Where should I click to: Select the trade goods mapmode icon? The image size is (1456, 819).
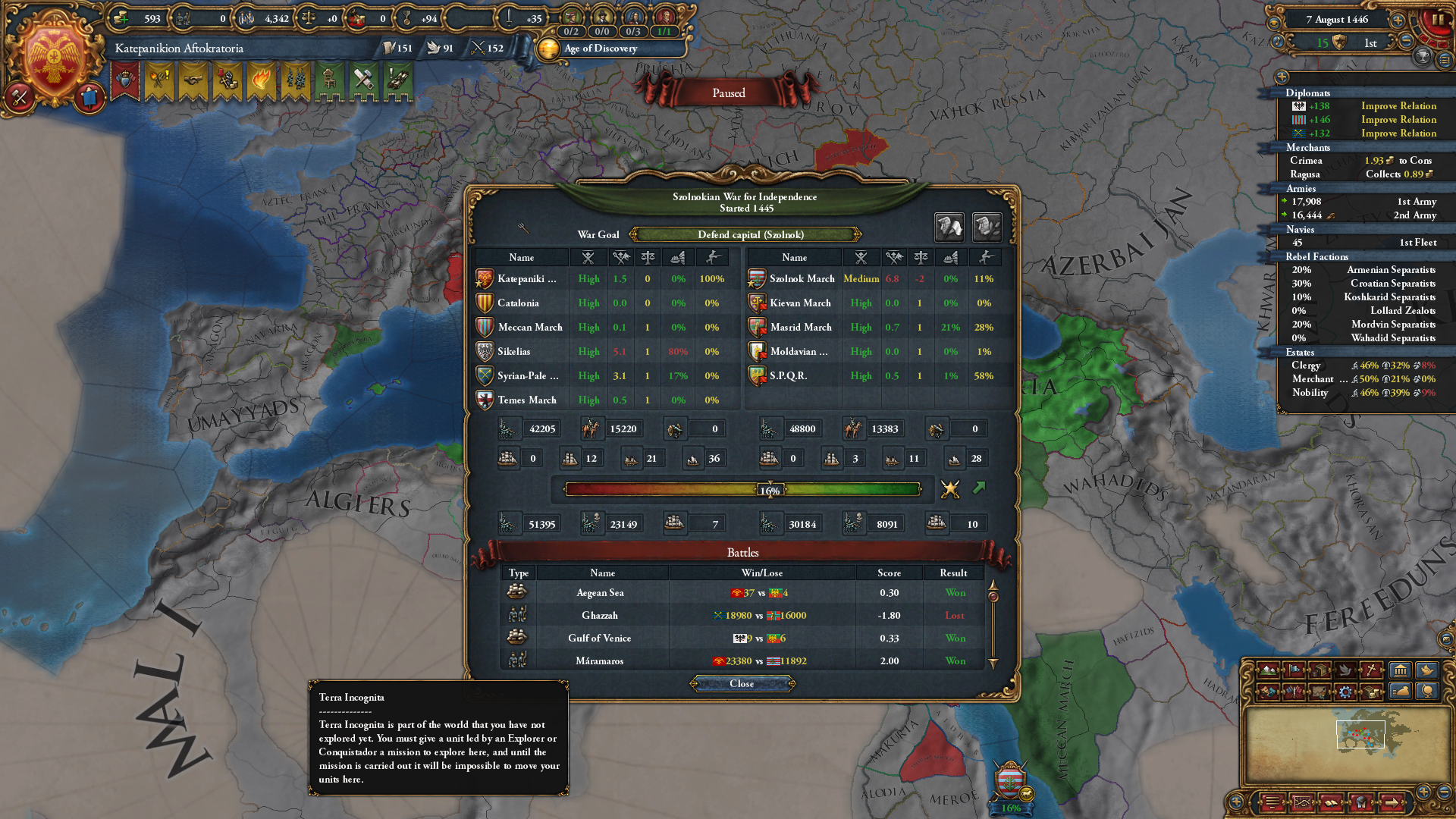point(1320,670)
